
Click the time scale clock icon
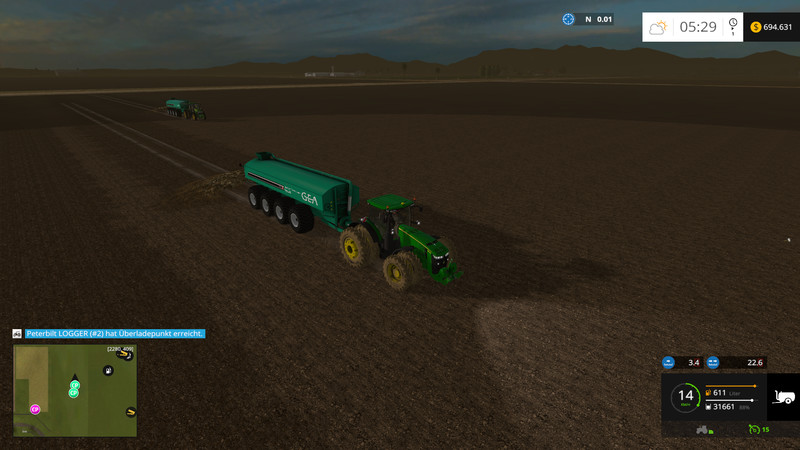[733, 27]
